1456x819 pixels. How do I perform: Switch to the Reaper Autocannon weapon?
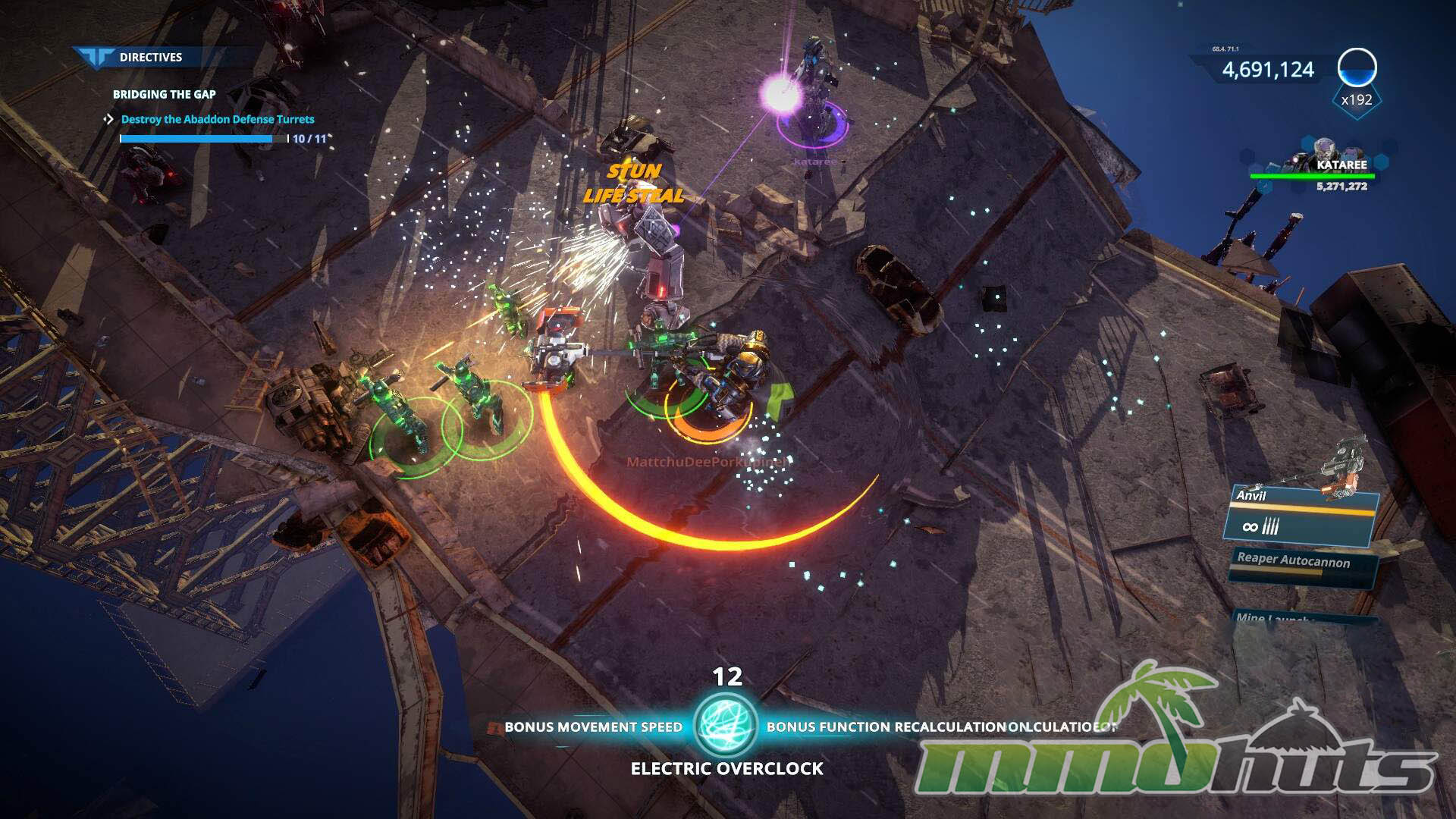(x=1300, y=565)
